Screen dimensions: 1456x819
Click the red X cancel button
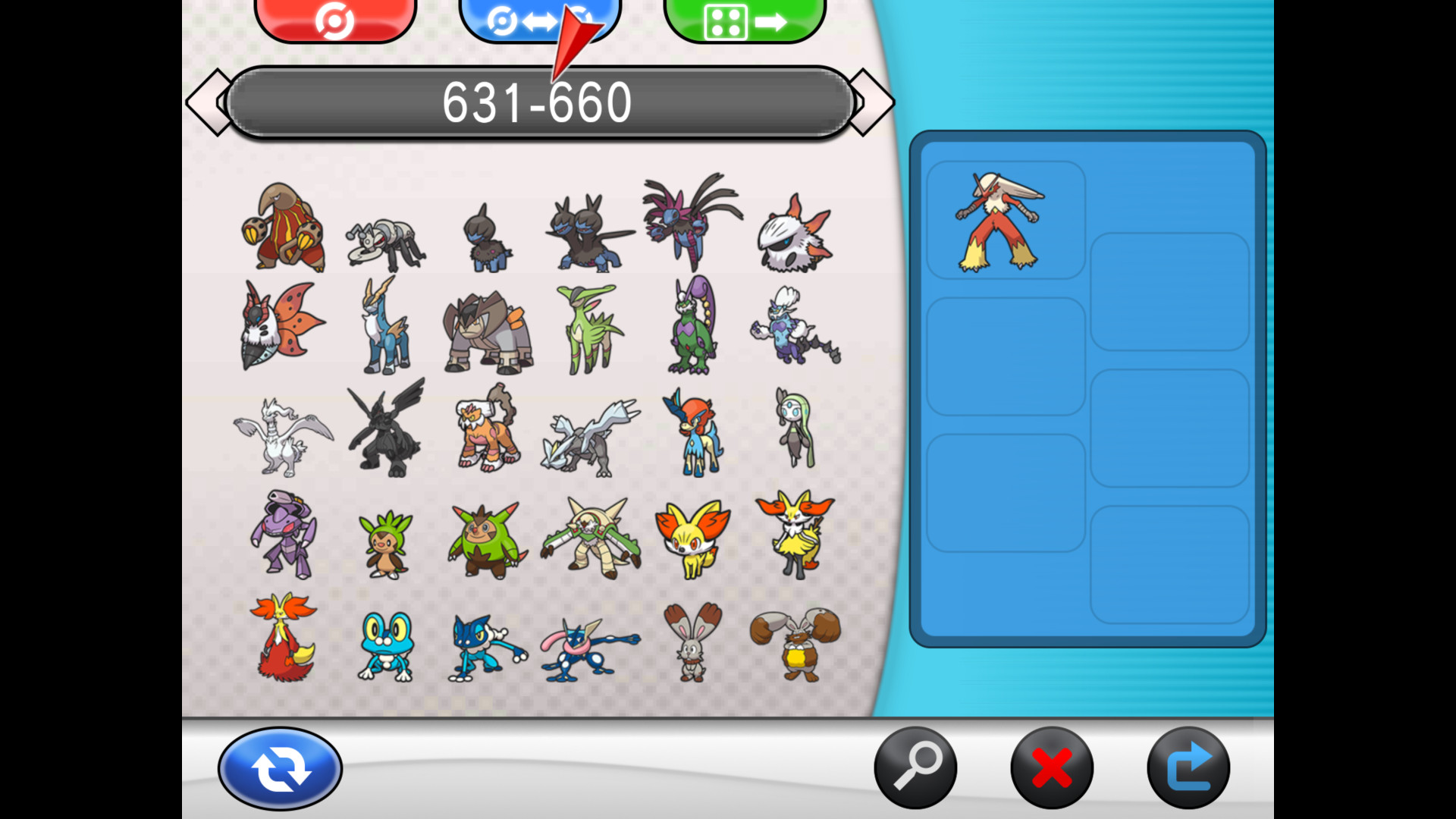1050,767
